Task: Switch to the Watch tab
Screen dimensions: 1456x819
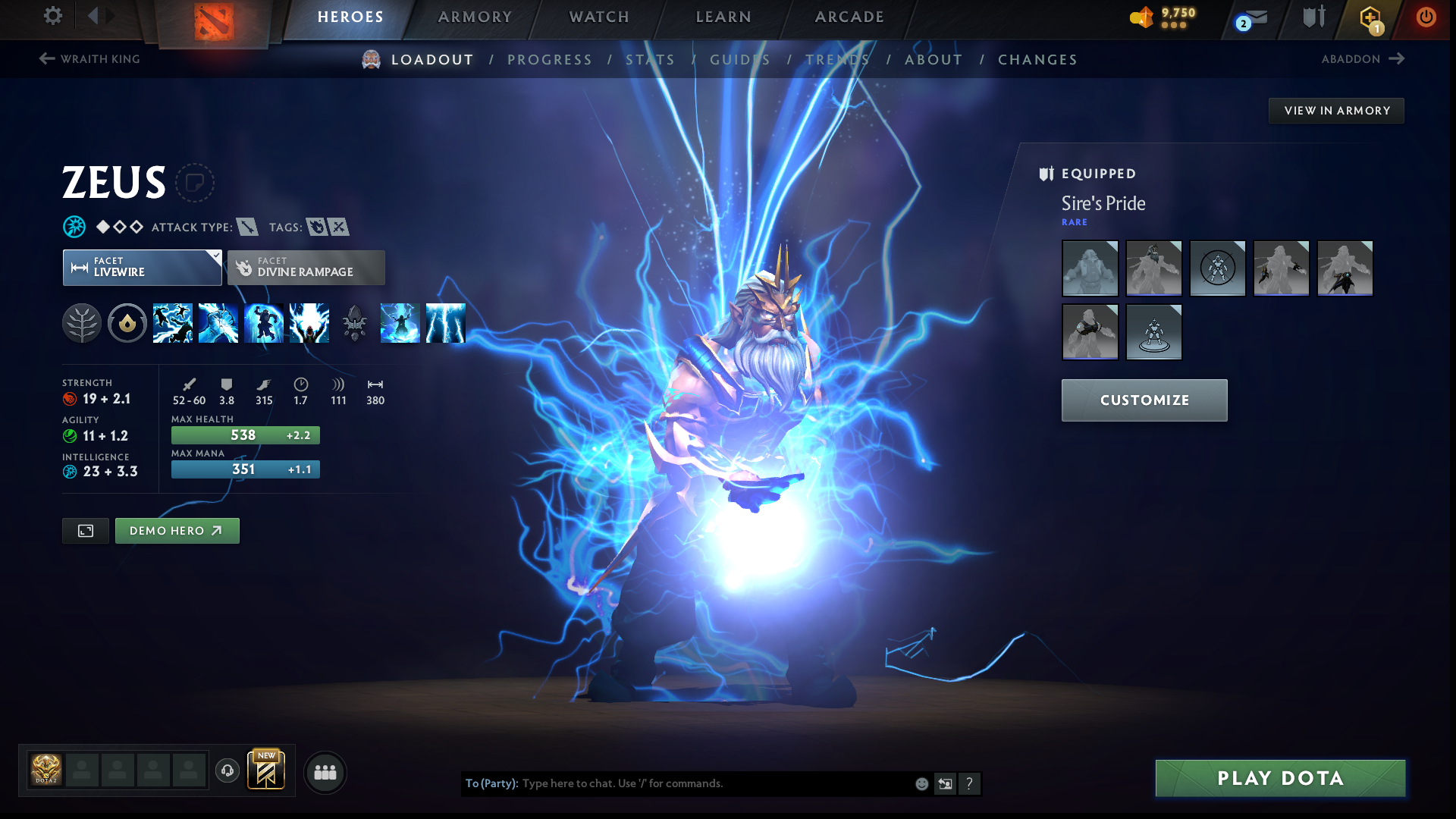Action: pyautogui.click(x=599, y=17)
